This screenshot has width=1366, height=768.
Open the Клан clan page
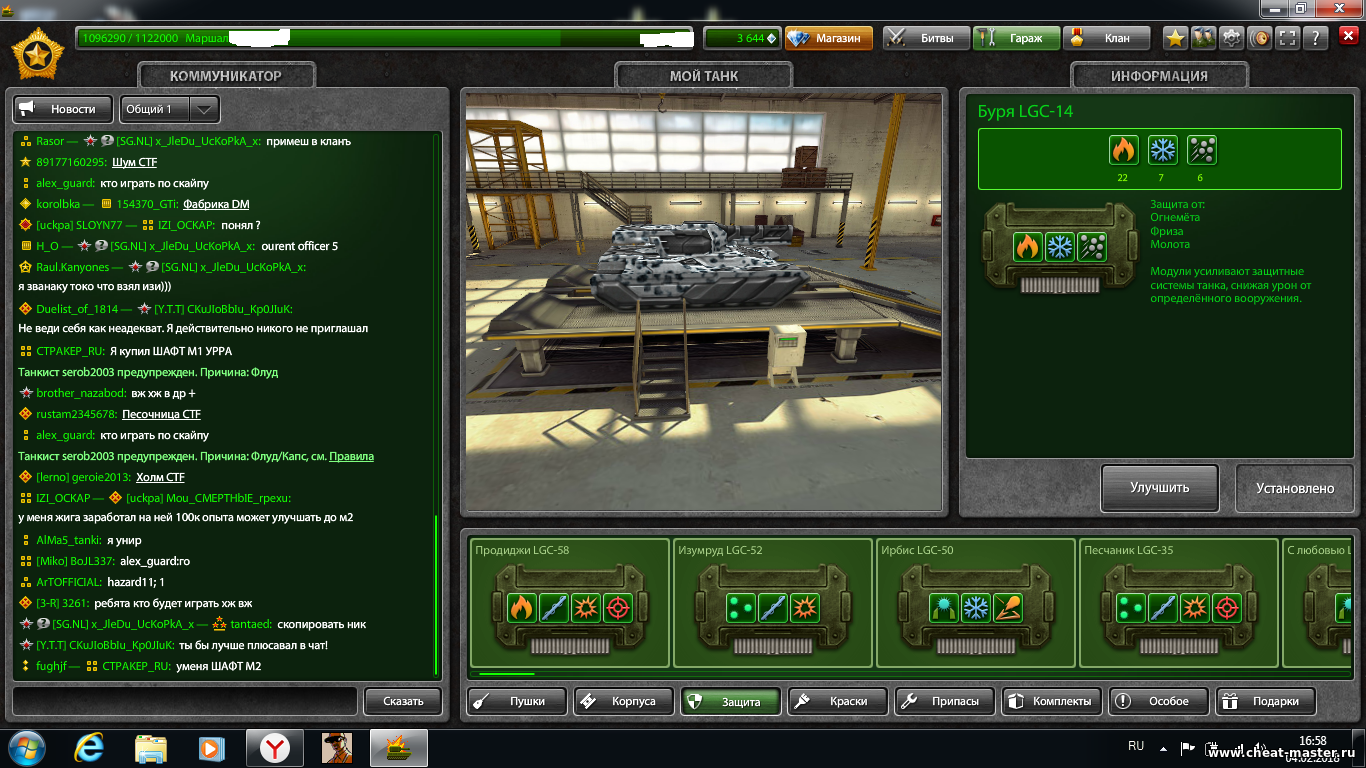click(1105, 38)
